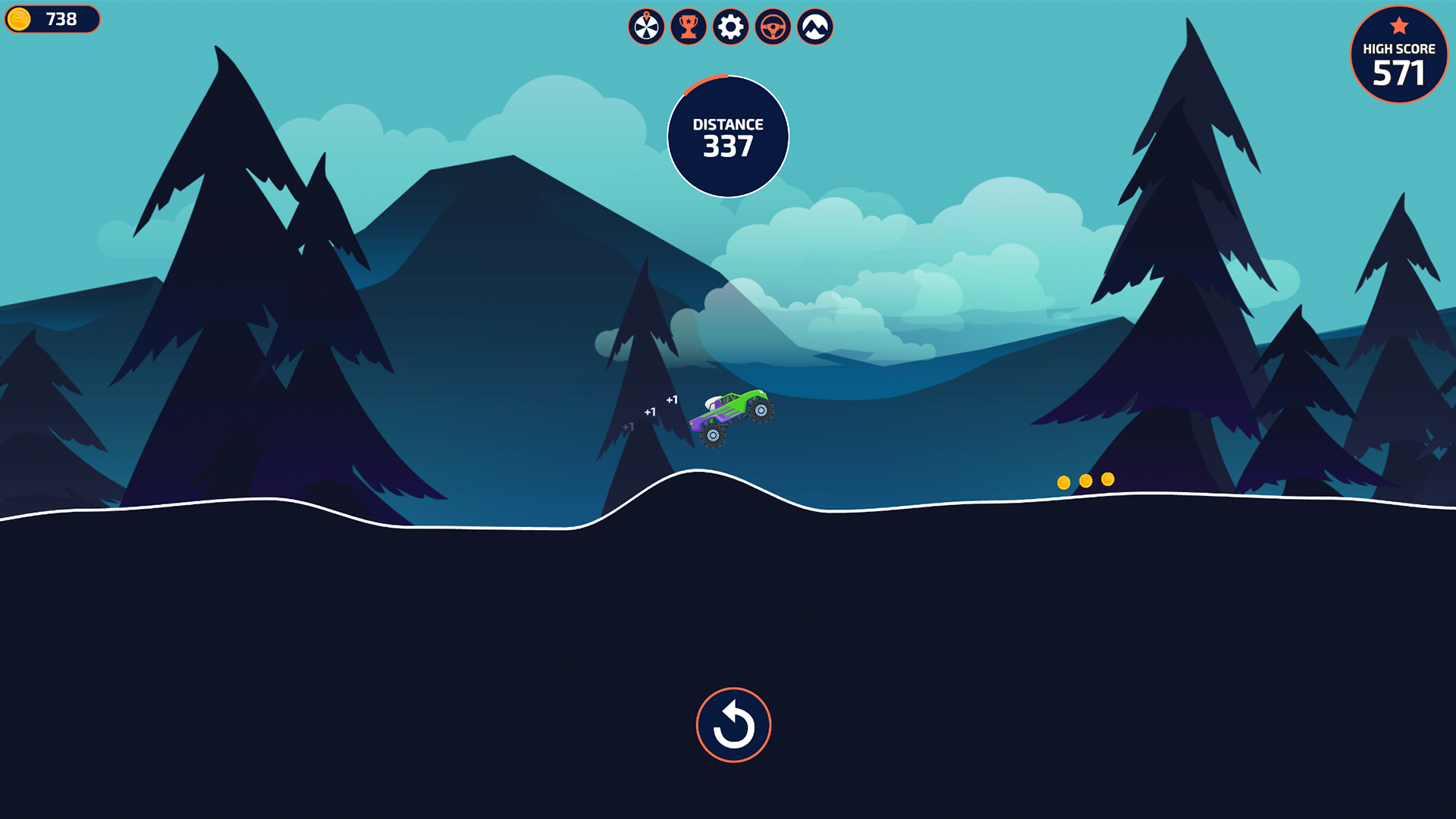Screen dimensions: 1456x819
Task: Open the settings gear
Action: (x=730, y=27)
